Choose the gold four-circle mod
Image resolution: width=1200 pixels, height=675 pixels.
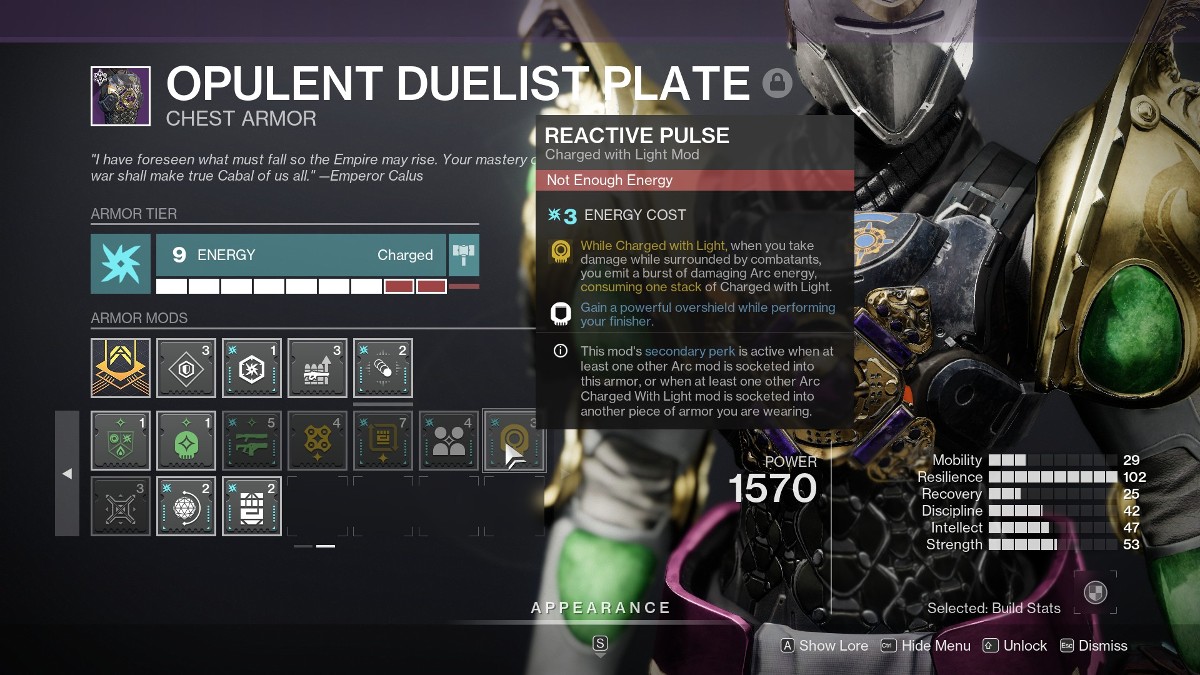[317, 440]
